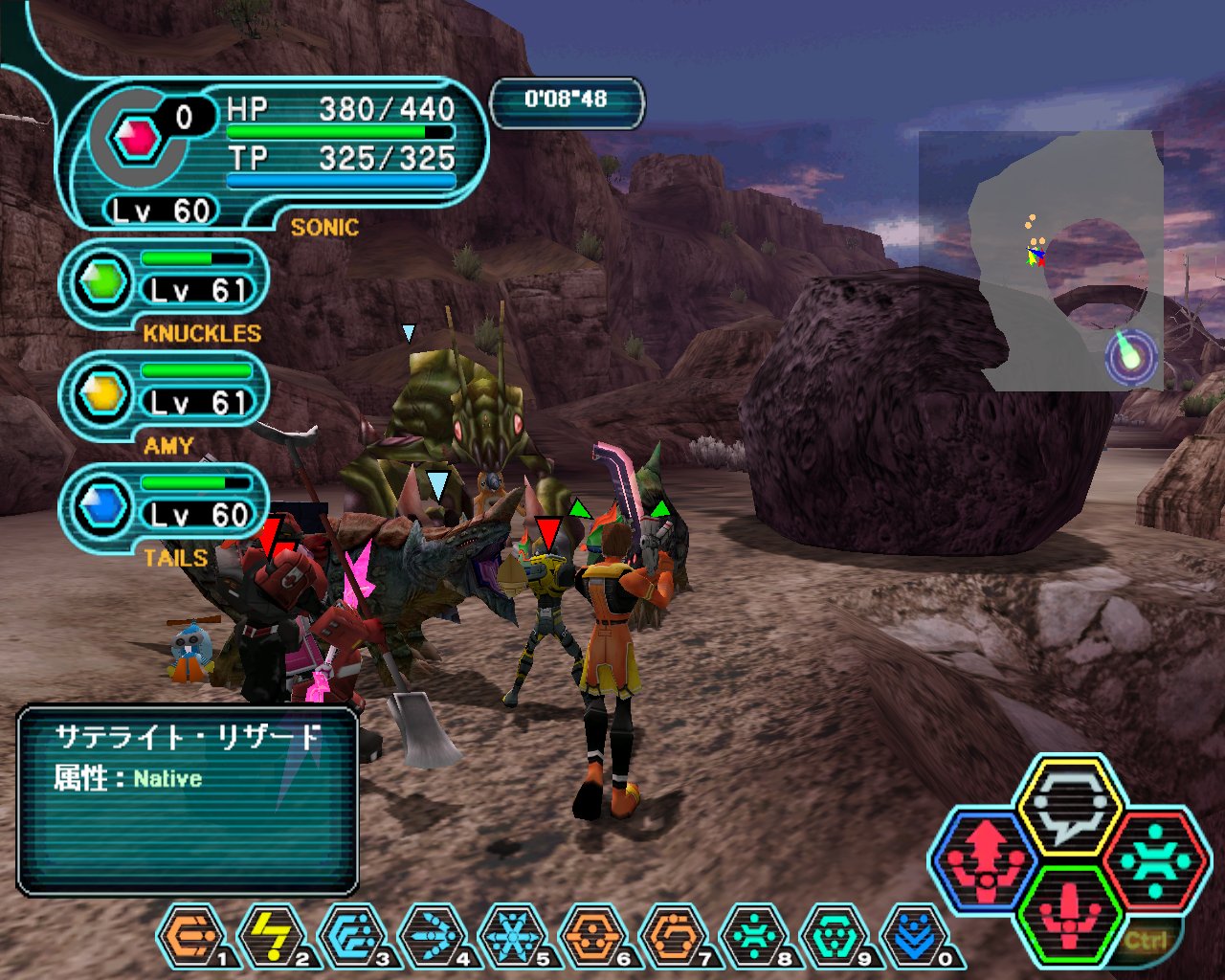Click SONIC's player status panel

[x=278, y=153]
